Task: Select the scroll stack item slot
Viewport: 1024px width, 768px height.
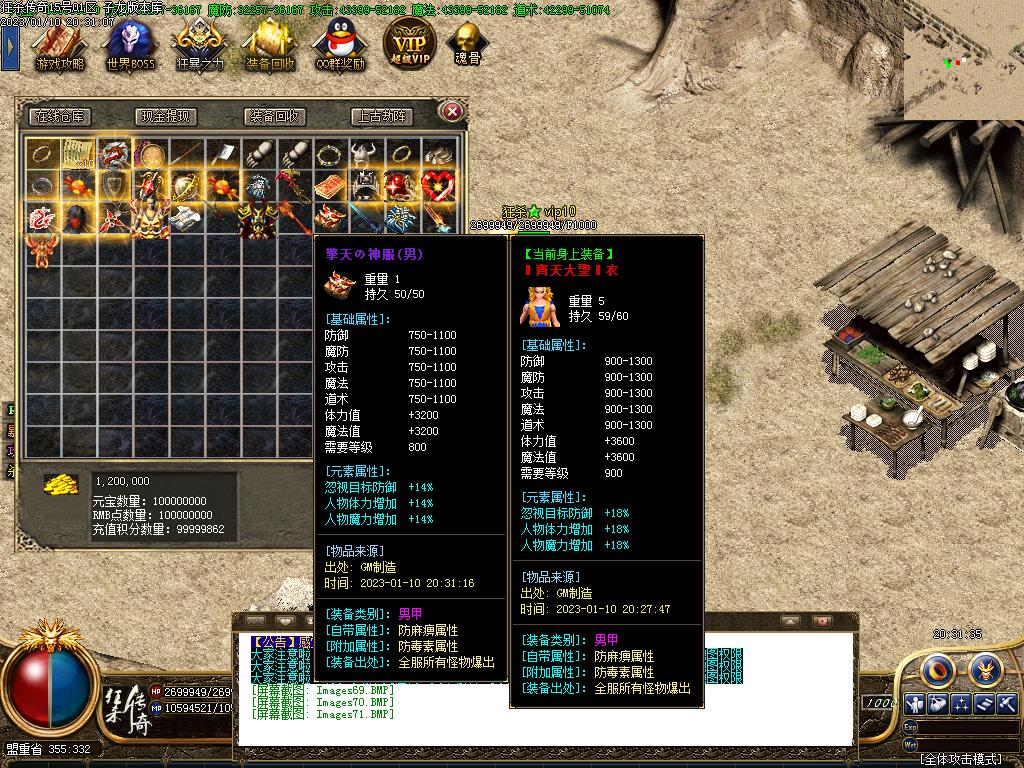Action: (77, 154)
